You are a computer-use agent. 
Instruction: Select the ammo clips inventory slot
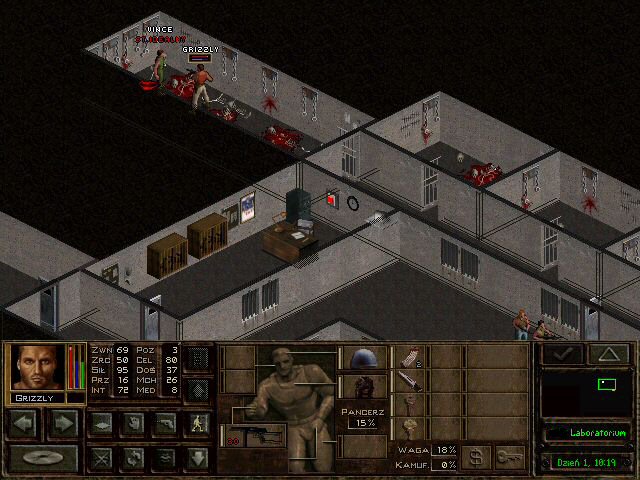[410, 357]
